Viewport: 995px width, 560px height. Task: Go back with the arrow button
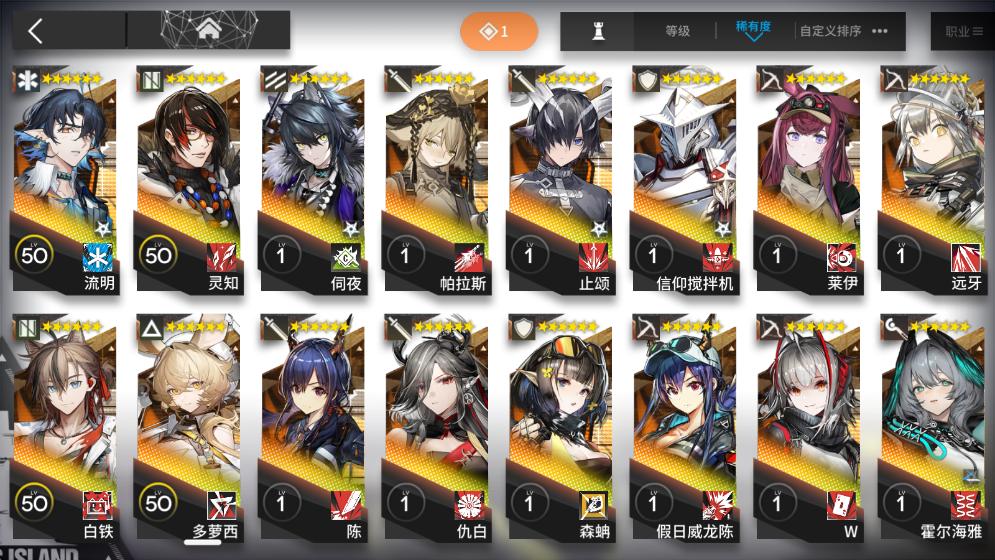tap(36, 31)
